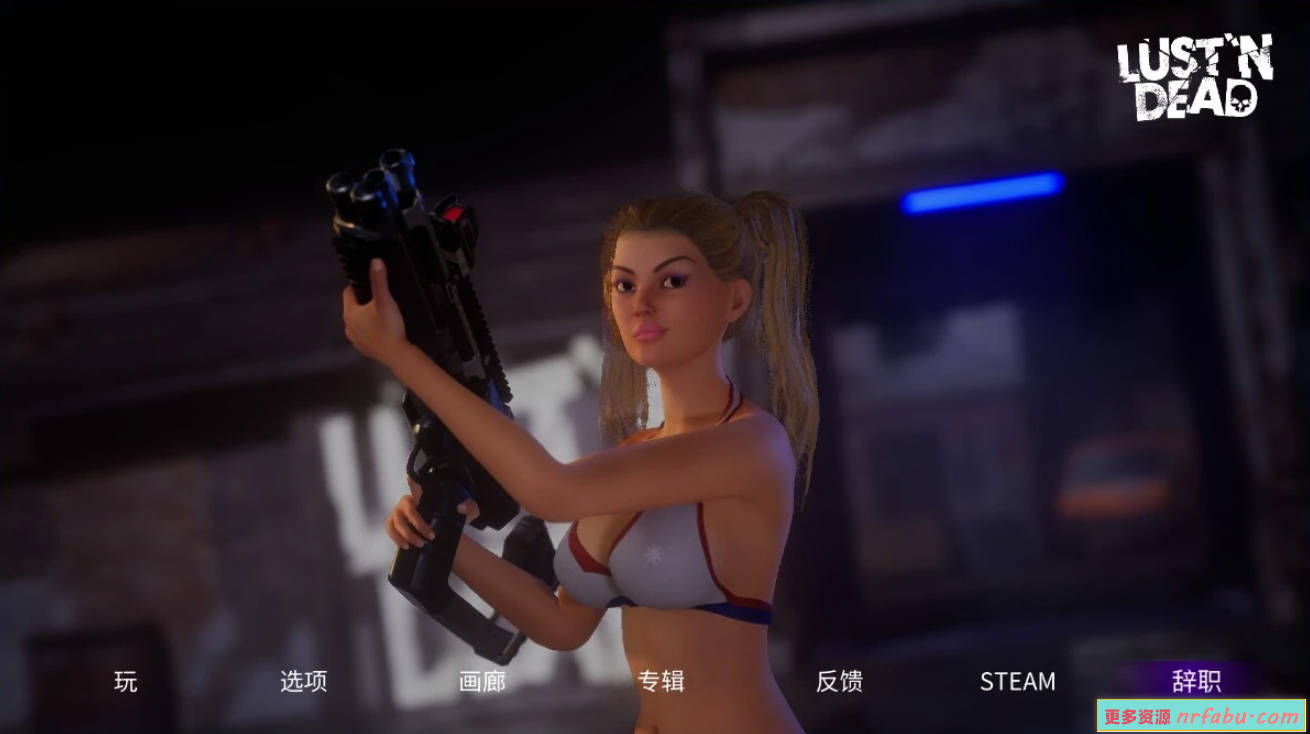Open the gallery from the bottom menu
1310x734 pixels.
point(481,681)
